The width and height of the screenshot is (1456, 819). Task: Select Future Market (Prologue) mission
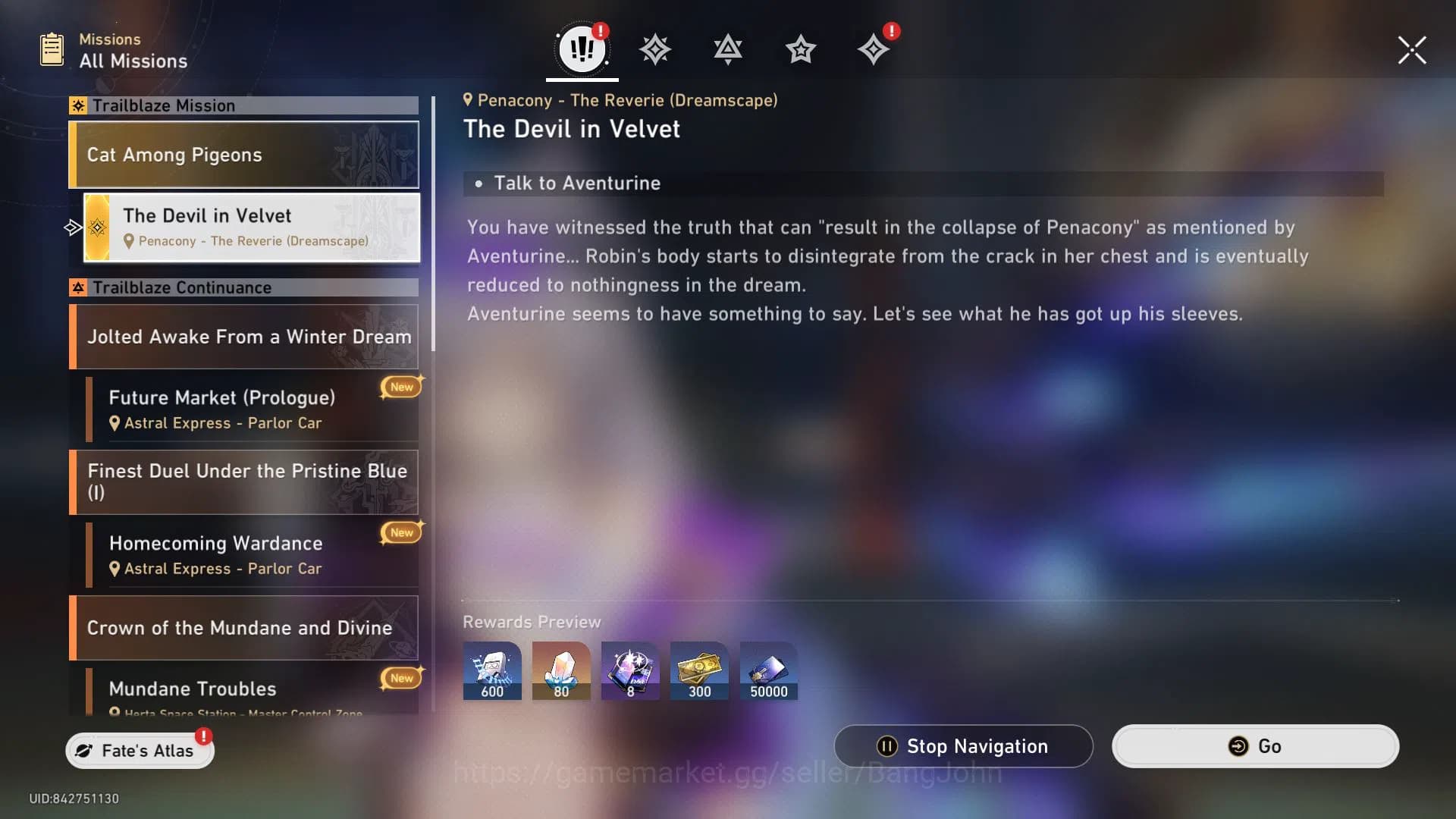click(252, 409)
